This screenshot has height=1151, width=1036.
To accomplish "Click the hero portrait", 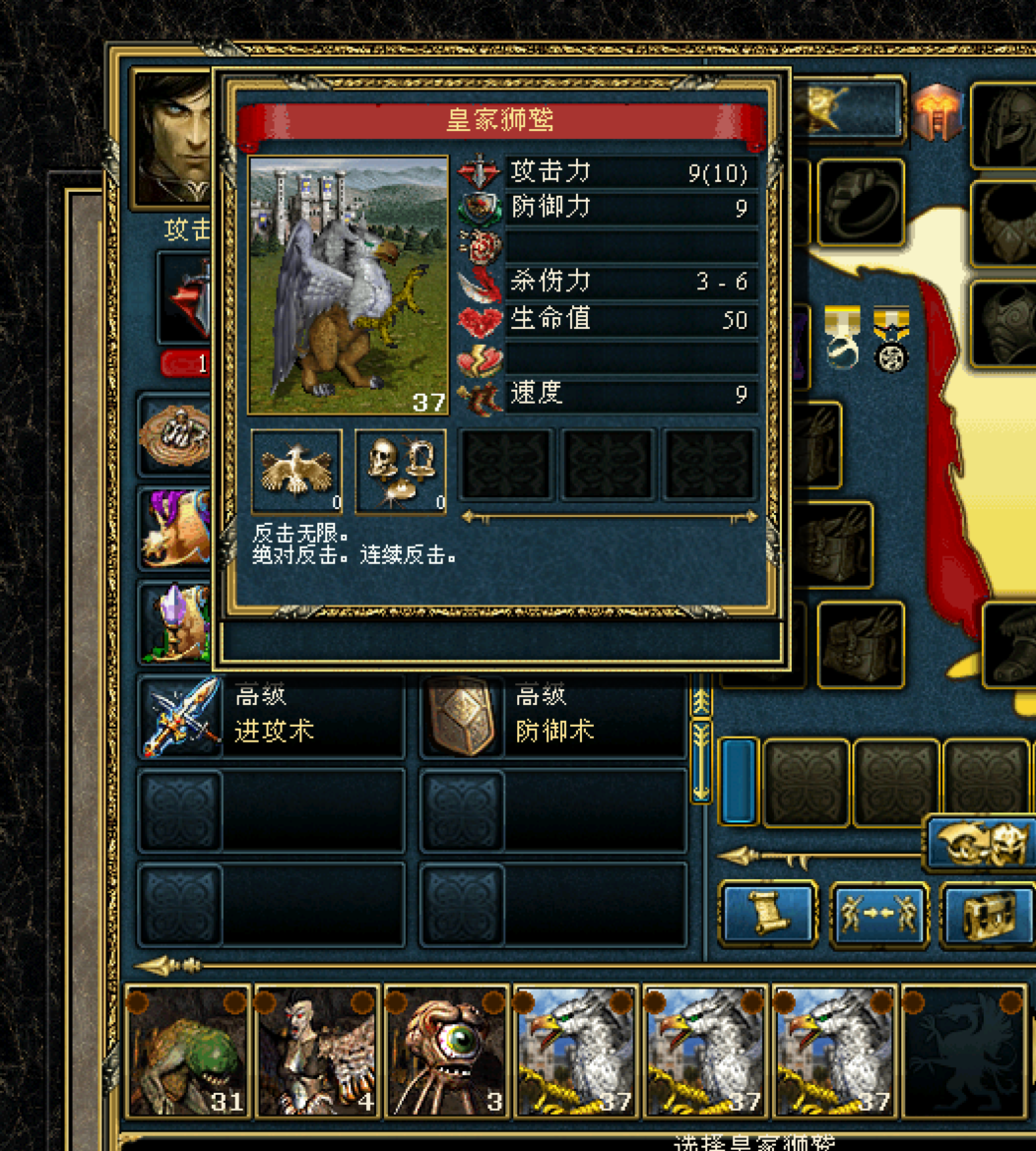I will point(171,136).
